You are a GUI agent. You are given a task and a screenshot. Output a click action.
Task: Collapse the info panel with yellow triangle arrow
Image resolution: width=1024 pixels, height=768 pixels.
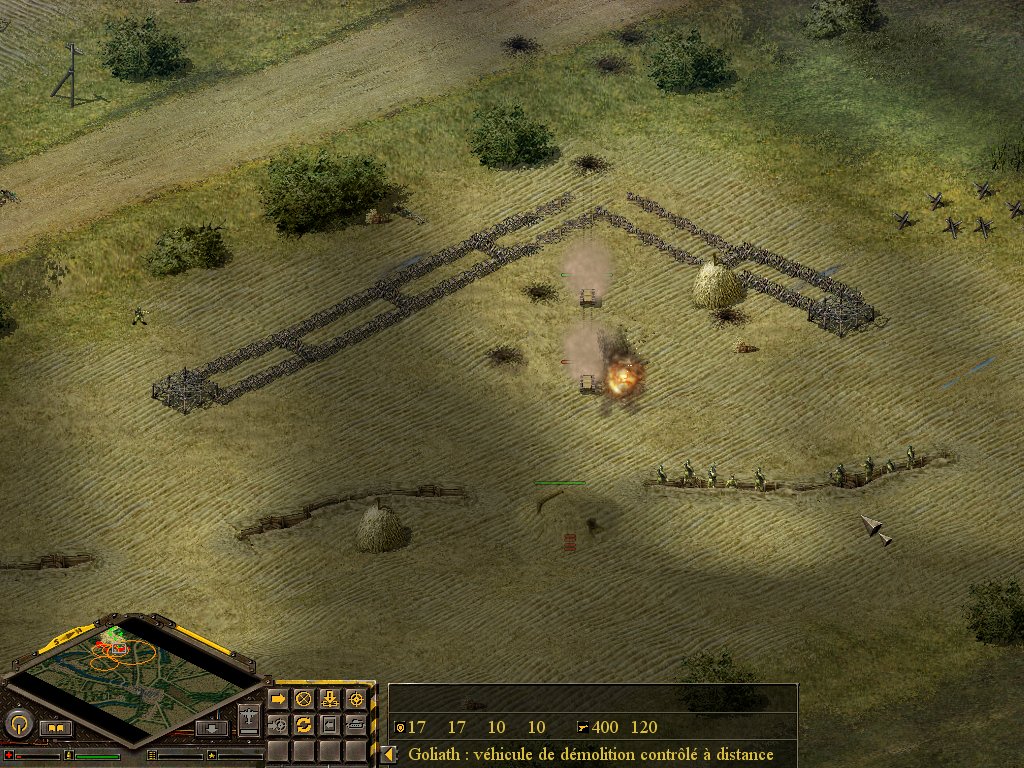[x=388, y=754]
